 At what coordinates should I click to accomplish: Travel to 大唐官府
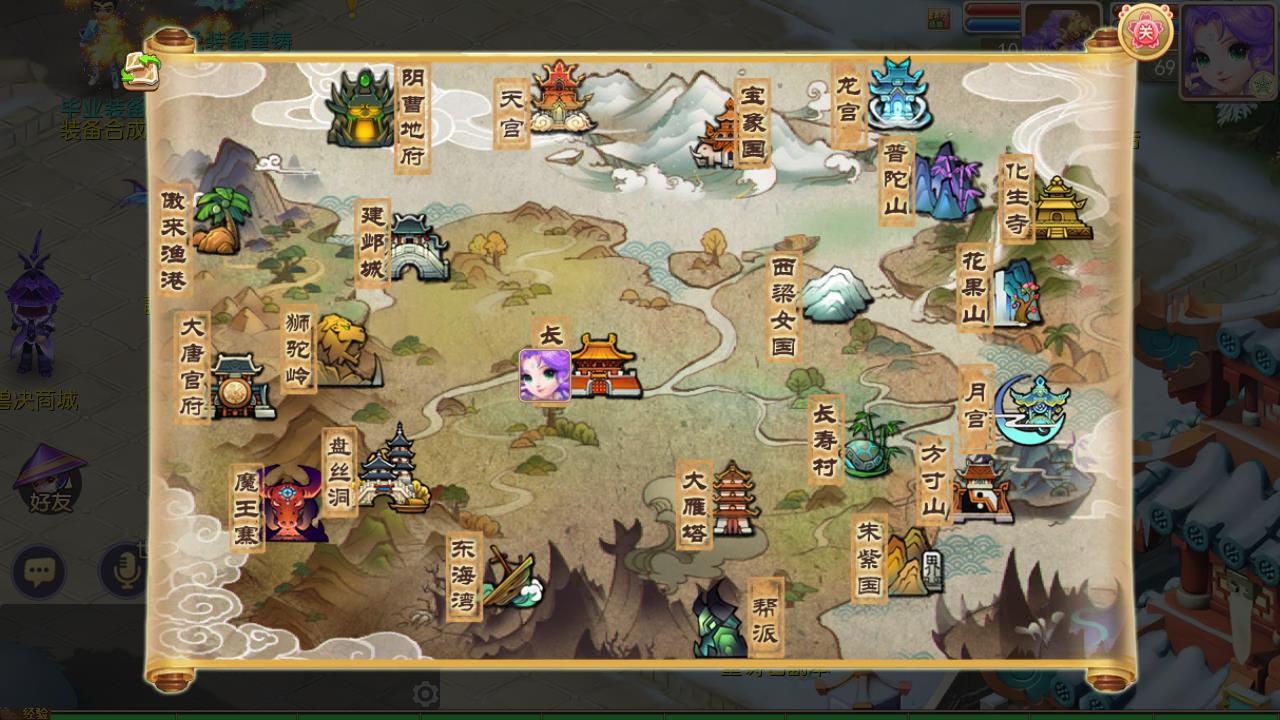(x=238, y=386)
